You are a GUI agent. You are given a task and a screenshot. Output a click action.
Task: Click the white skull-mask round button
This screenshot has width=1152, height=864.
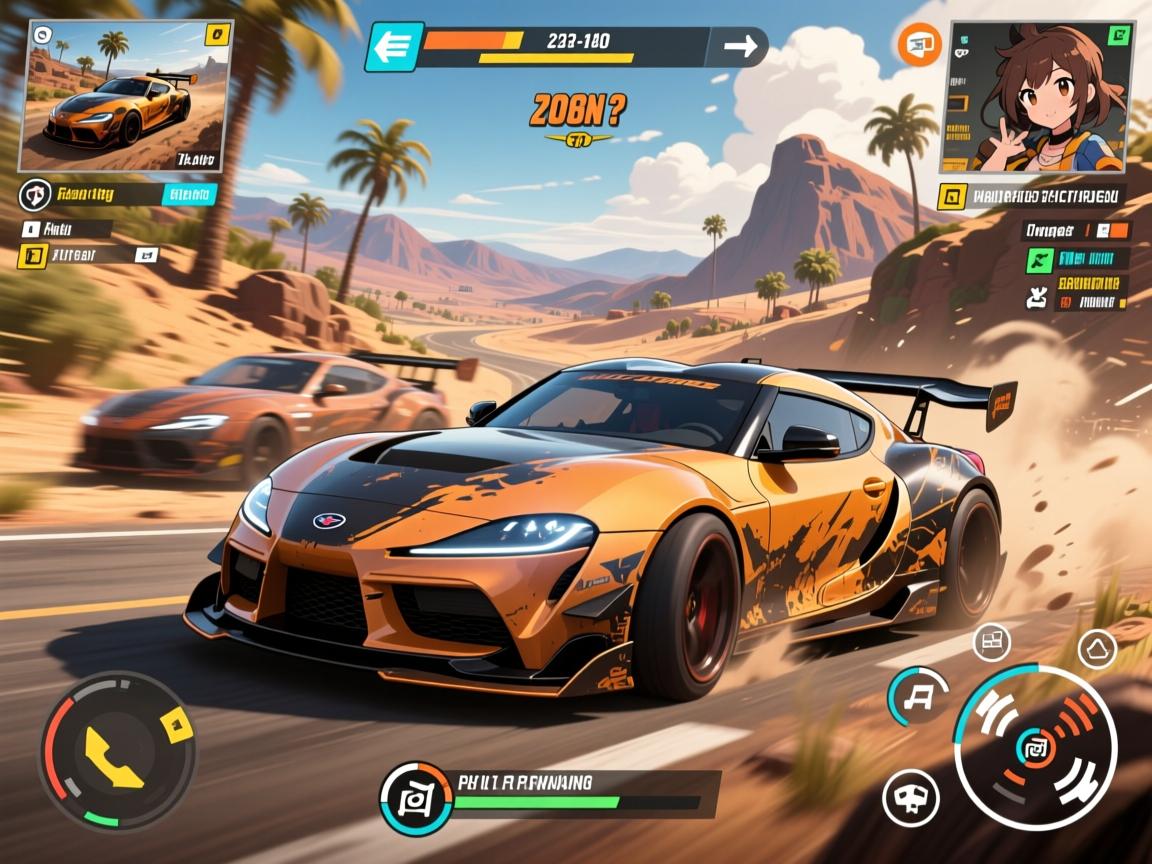[x=911, y=797]
